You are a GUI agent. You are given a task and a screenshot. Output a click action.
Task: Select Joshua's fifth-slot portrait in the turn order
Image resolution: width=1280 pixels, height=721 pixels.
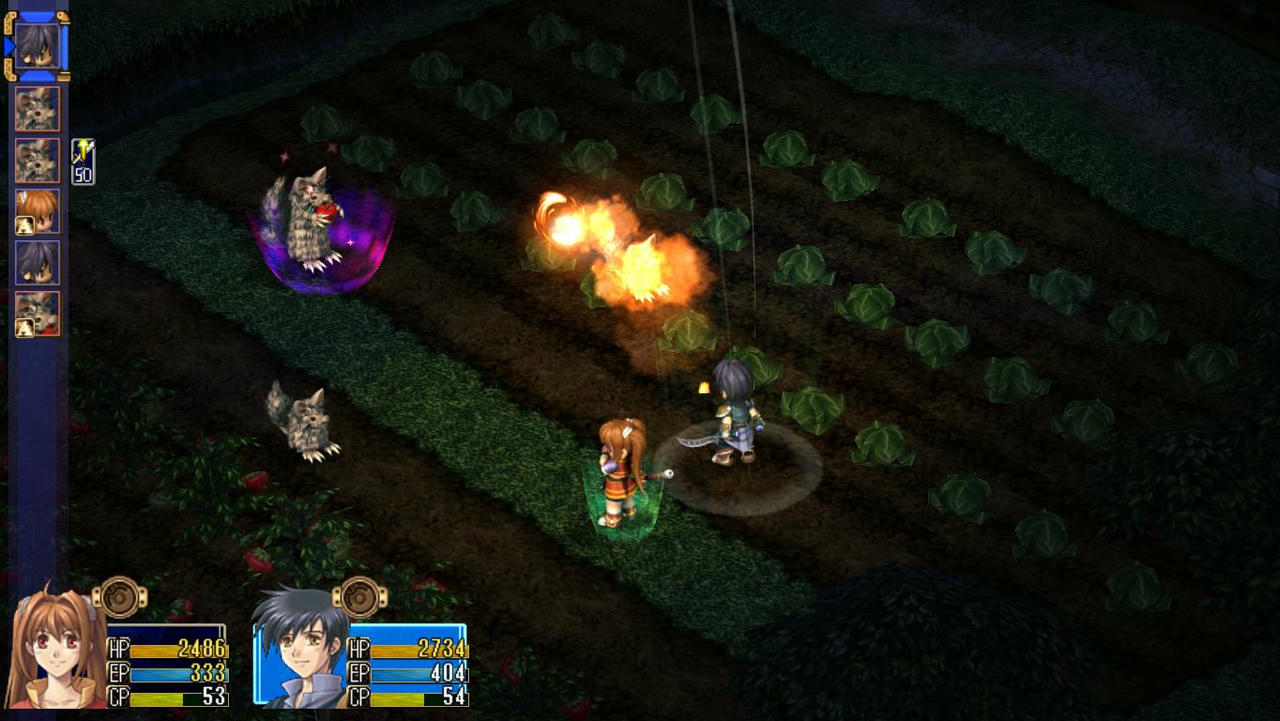coord(36,262)
